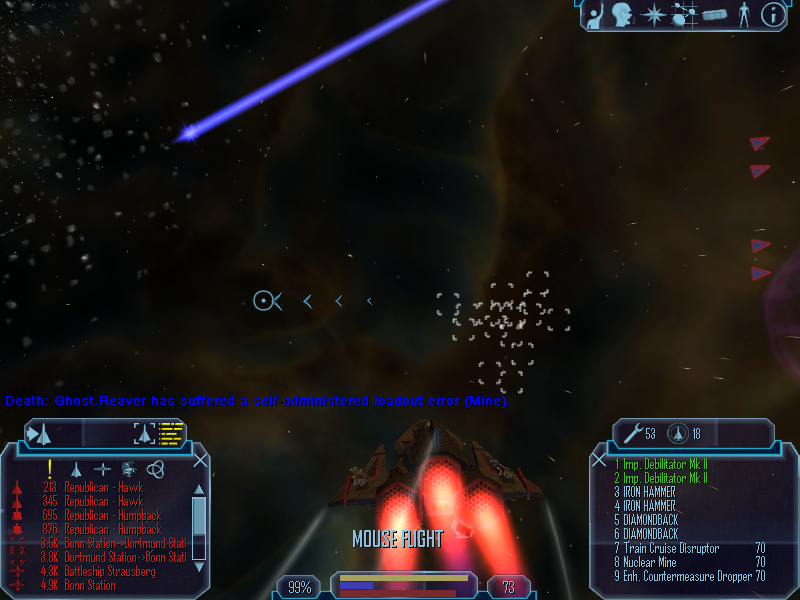Image resolution: width=800 pixels, height=600 pixels.
Task: Open the talking head chat icon
Action: click(x=625, y=14)
